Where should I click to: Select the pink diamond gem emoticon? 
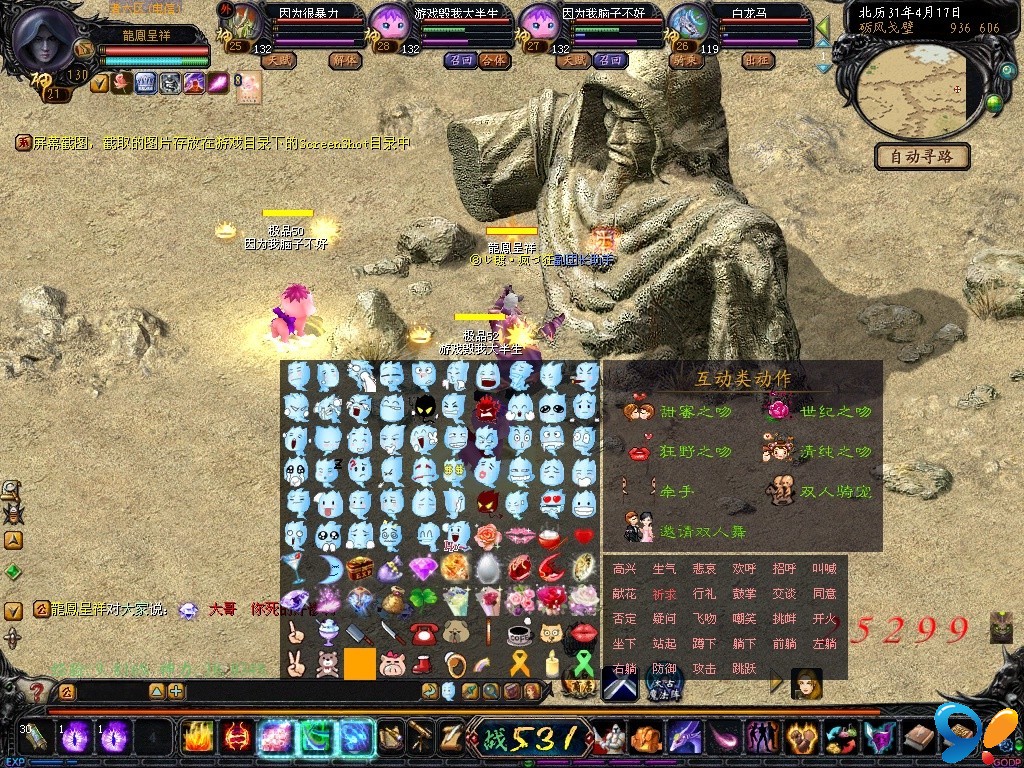click(423, 567)
